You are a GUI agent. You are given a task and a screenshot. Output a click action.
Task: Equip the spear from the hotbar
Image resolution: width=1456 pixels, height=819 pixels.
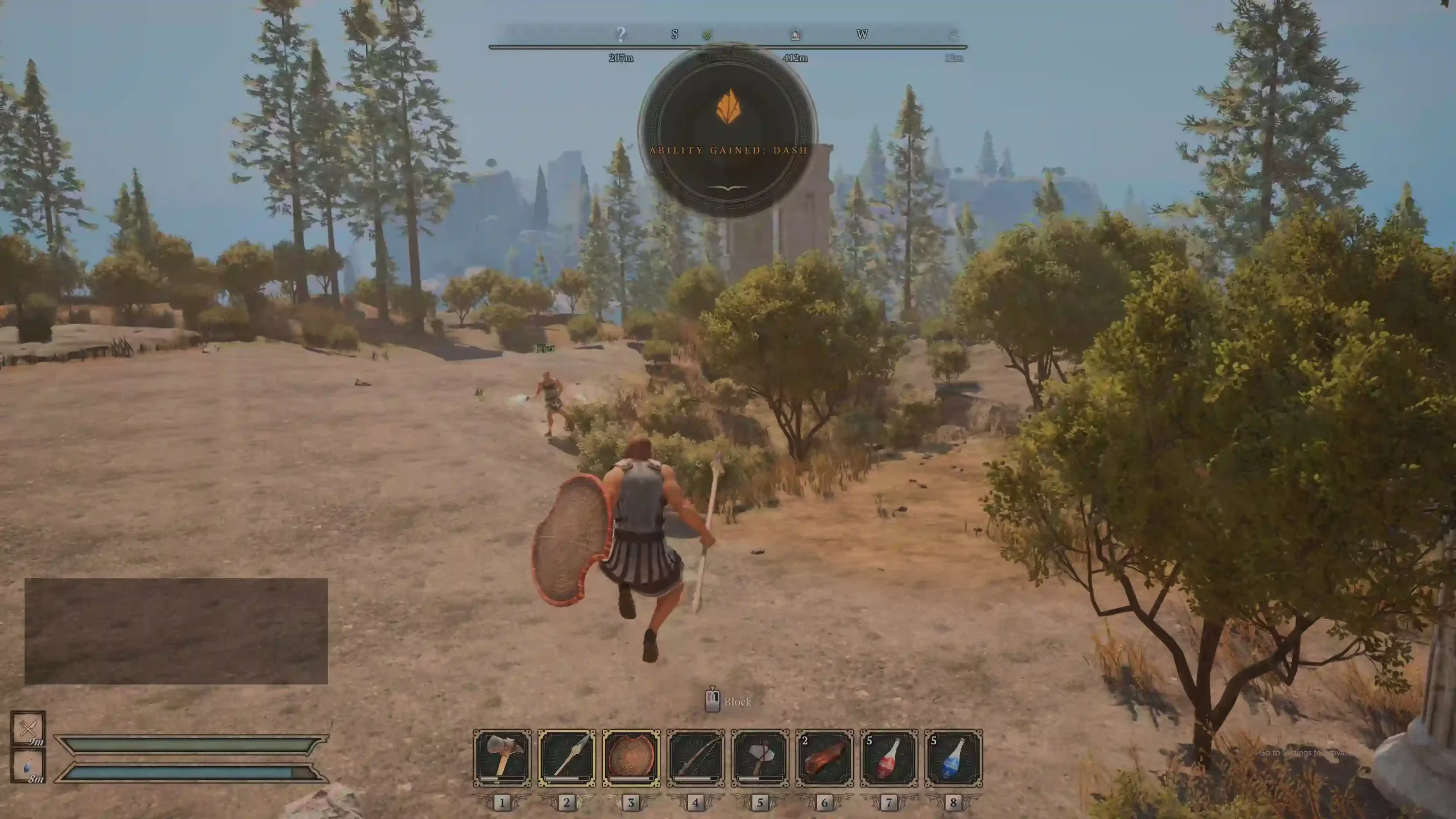pyautogui.click(x=566, y=758)
